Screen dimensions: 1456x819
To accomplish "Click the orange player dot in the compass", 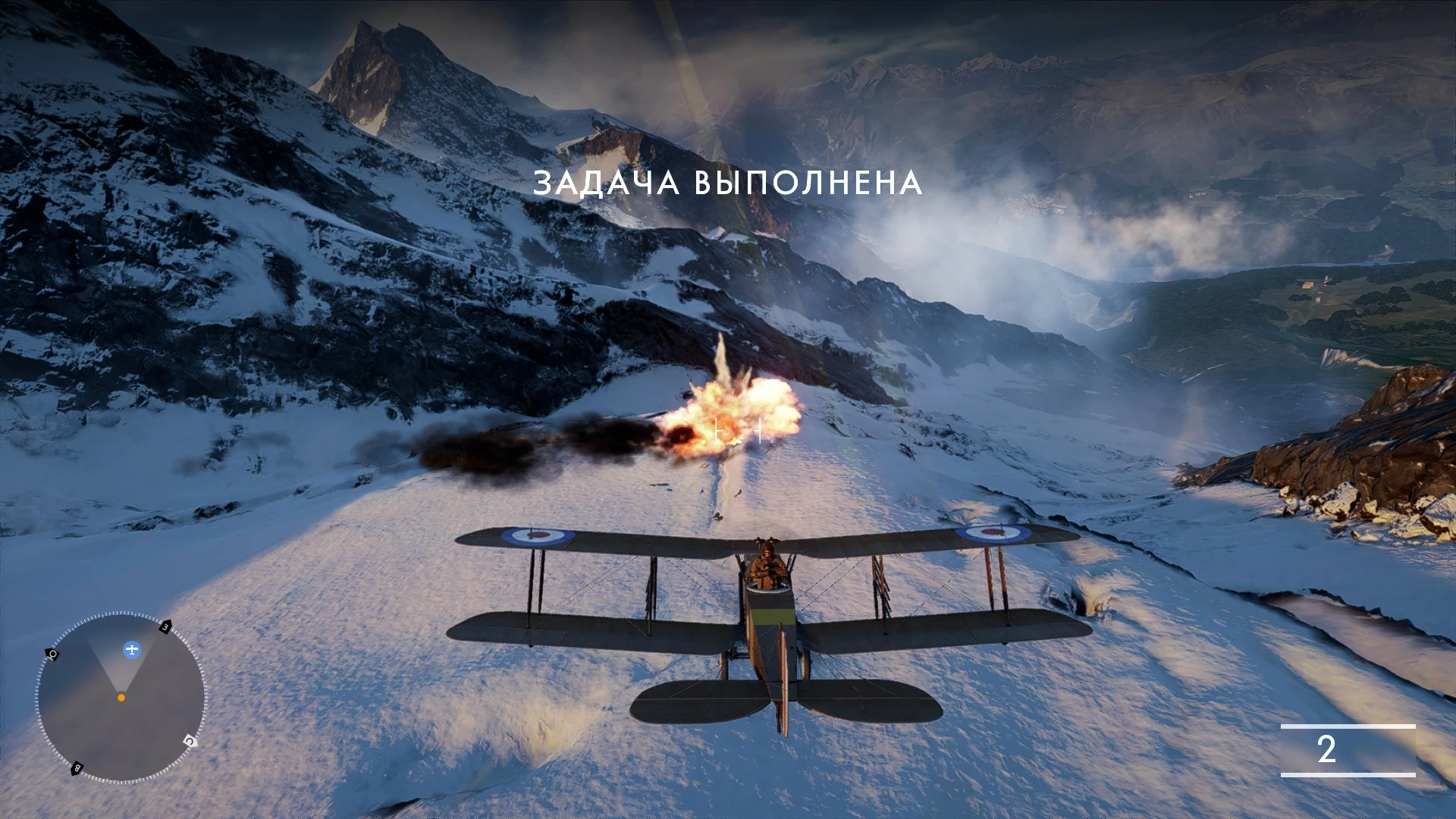I will tap(121, 698).
